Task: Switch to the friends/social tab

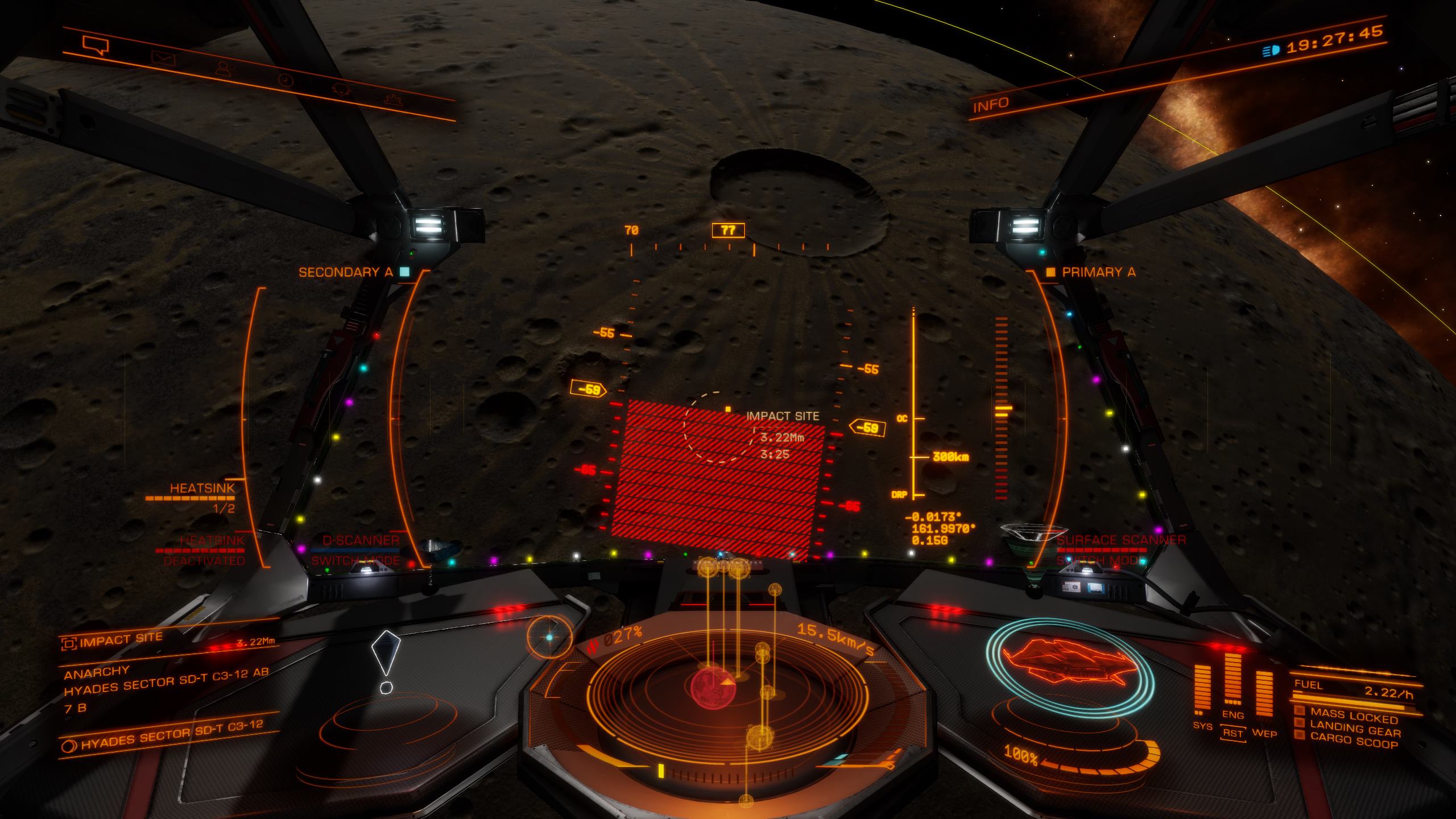Action: (225, 69)
